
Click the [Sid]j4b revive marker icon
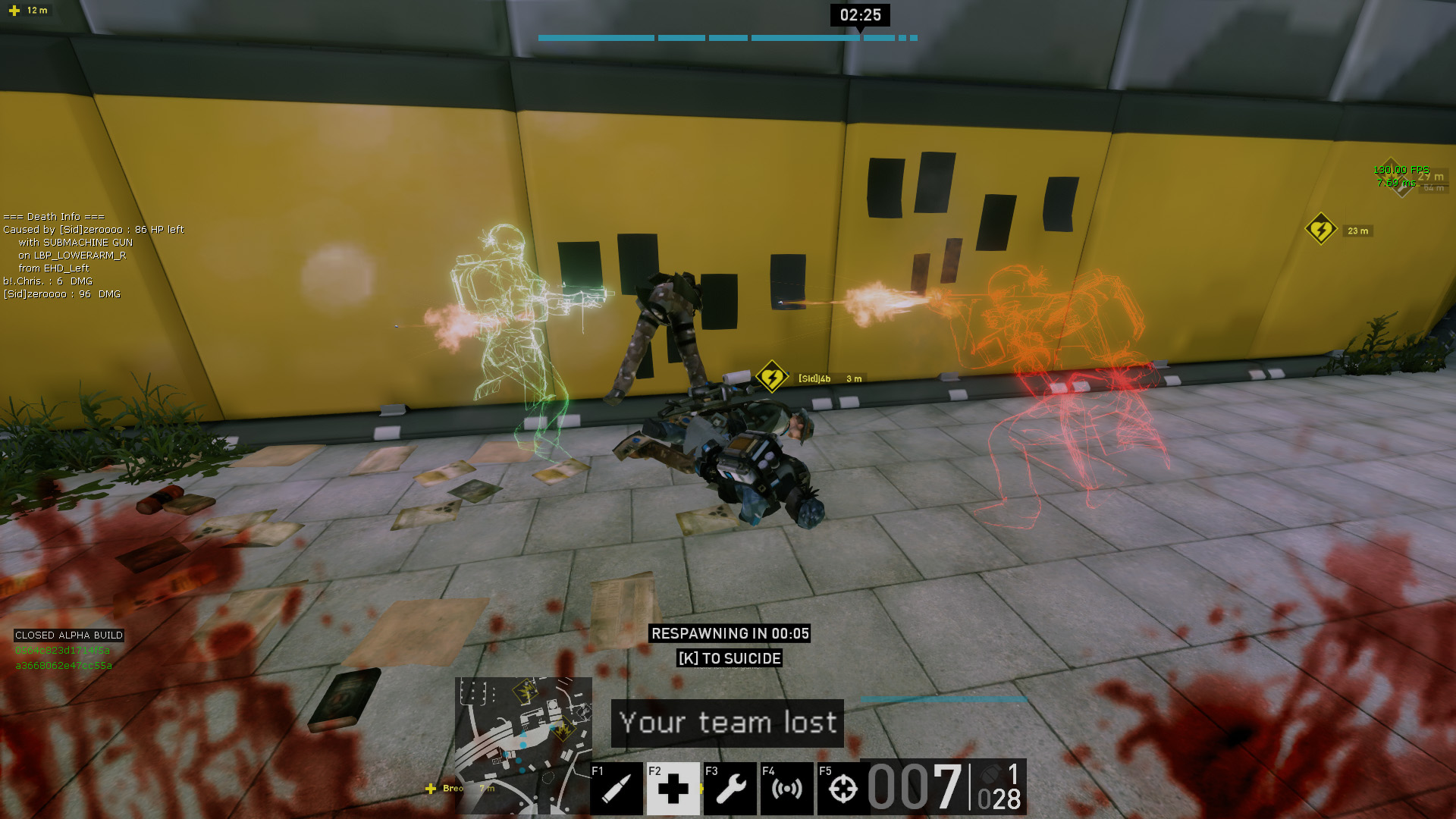(772, 377)
